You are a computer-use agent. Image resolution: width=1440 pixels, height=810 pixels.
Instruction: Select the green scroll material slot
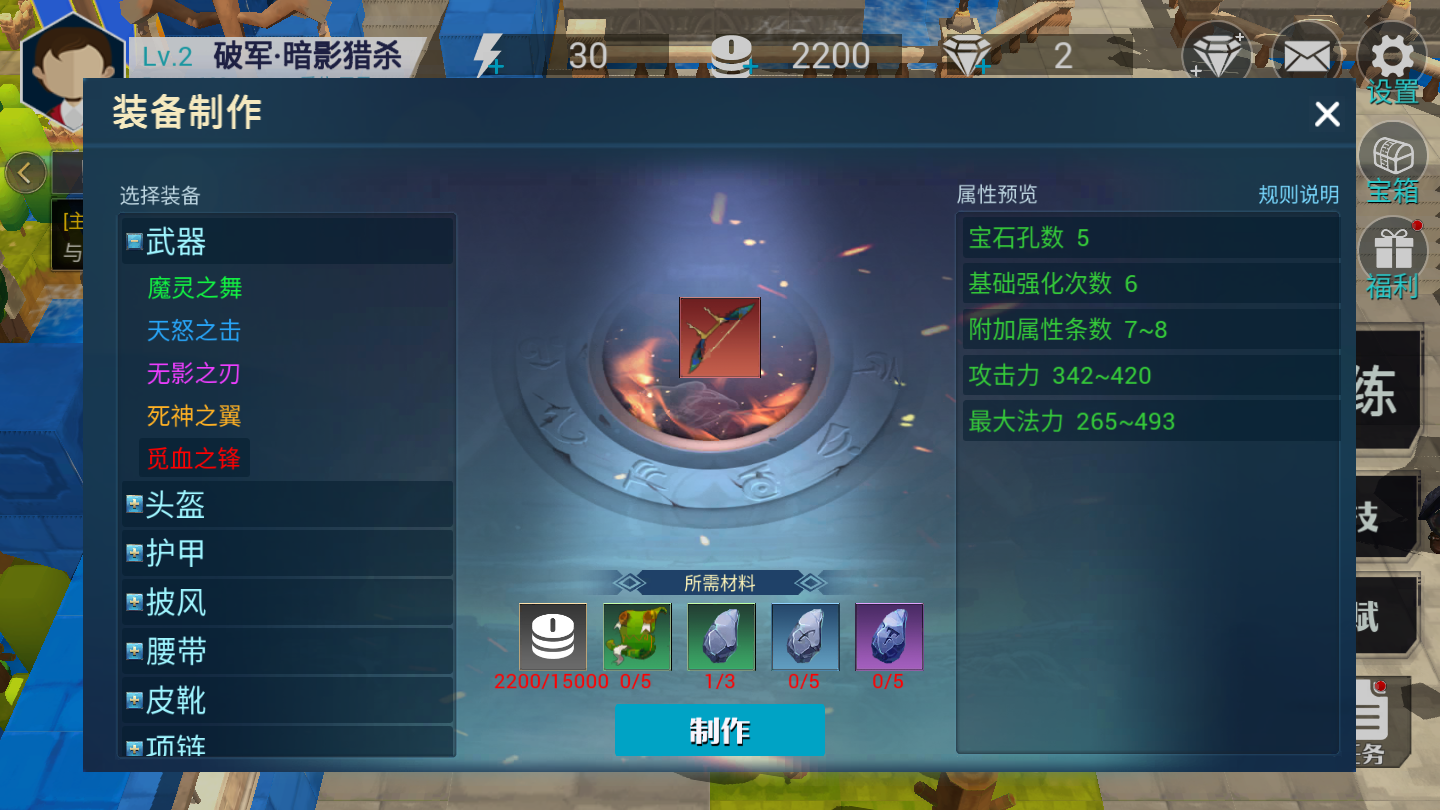click(x=636, y=637)
